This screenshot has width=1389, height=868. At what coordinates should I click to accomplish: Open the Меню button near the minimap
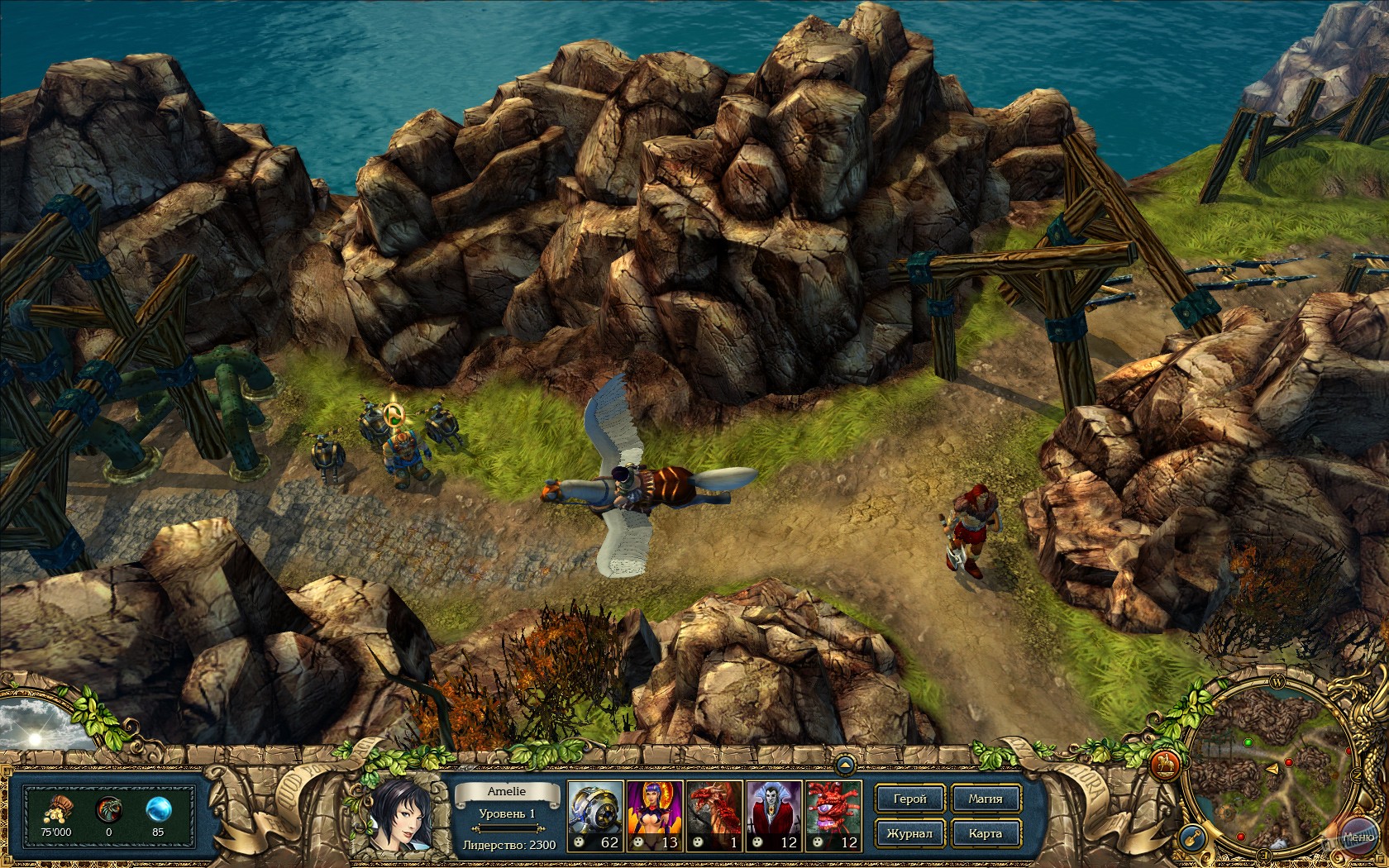click(1360, 837)
